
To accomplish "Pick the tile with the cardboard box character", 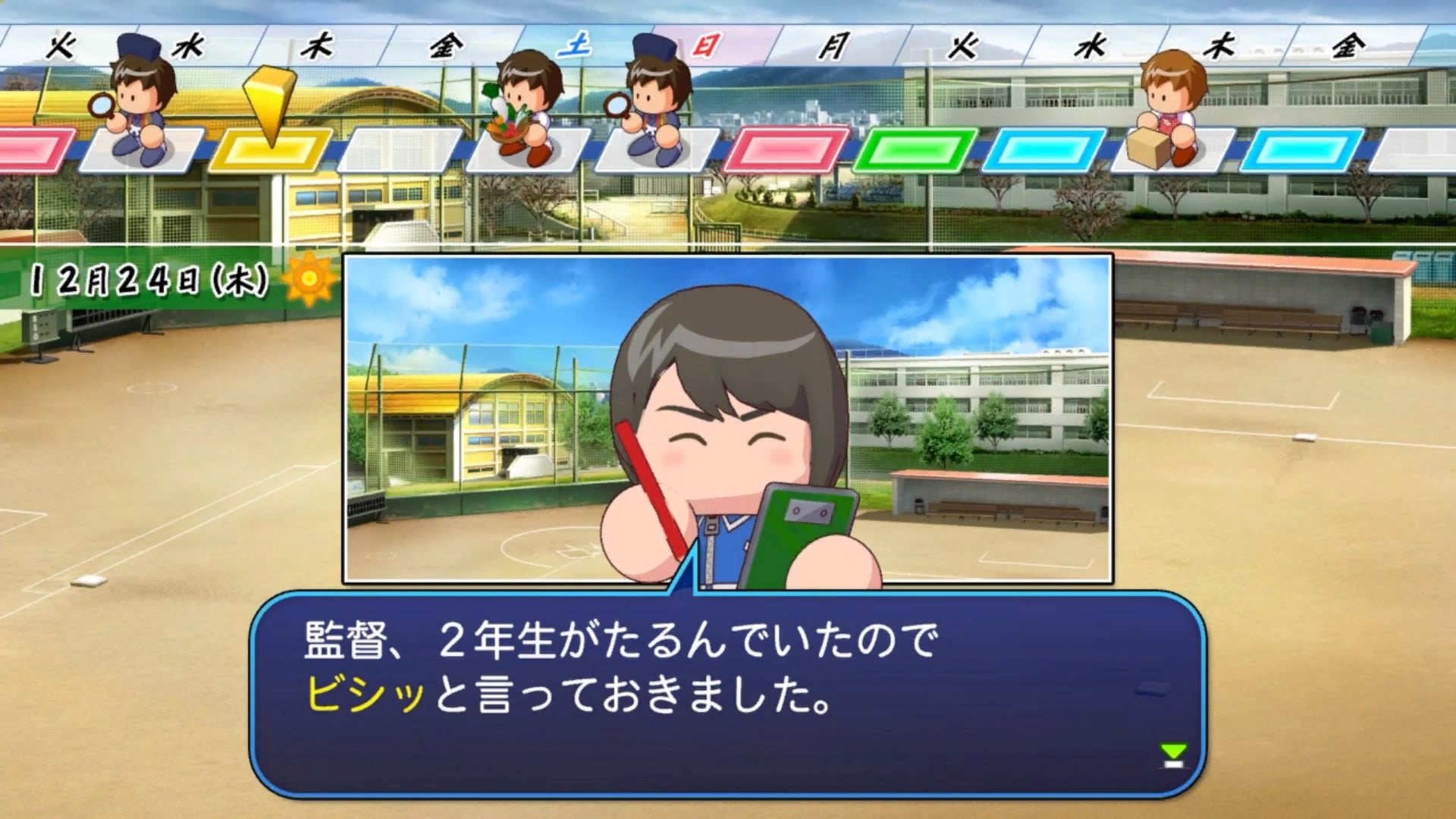I will 1166,149.
